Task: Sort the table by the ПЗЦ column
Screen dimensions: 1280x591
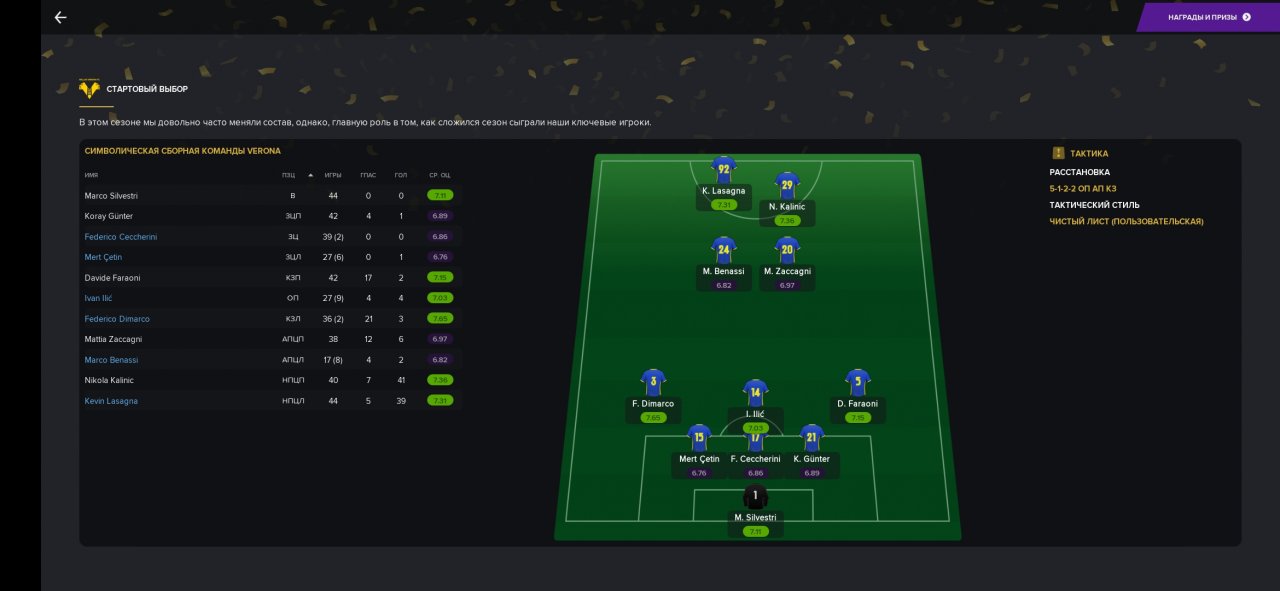Action: [289, 175]
